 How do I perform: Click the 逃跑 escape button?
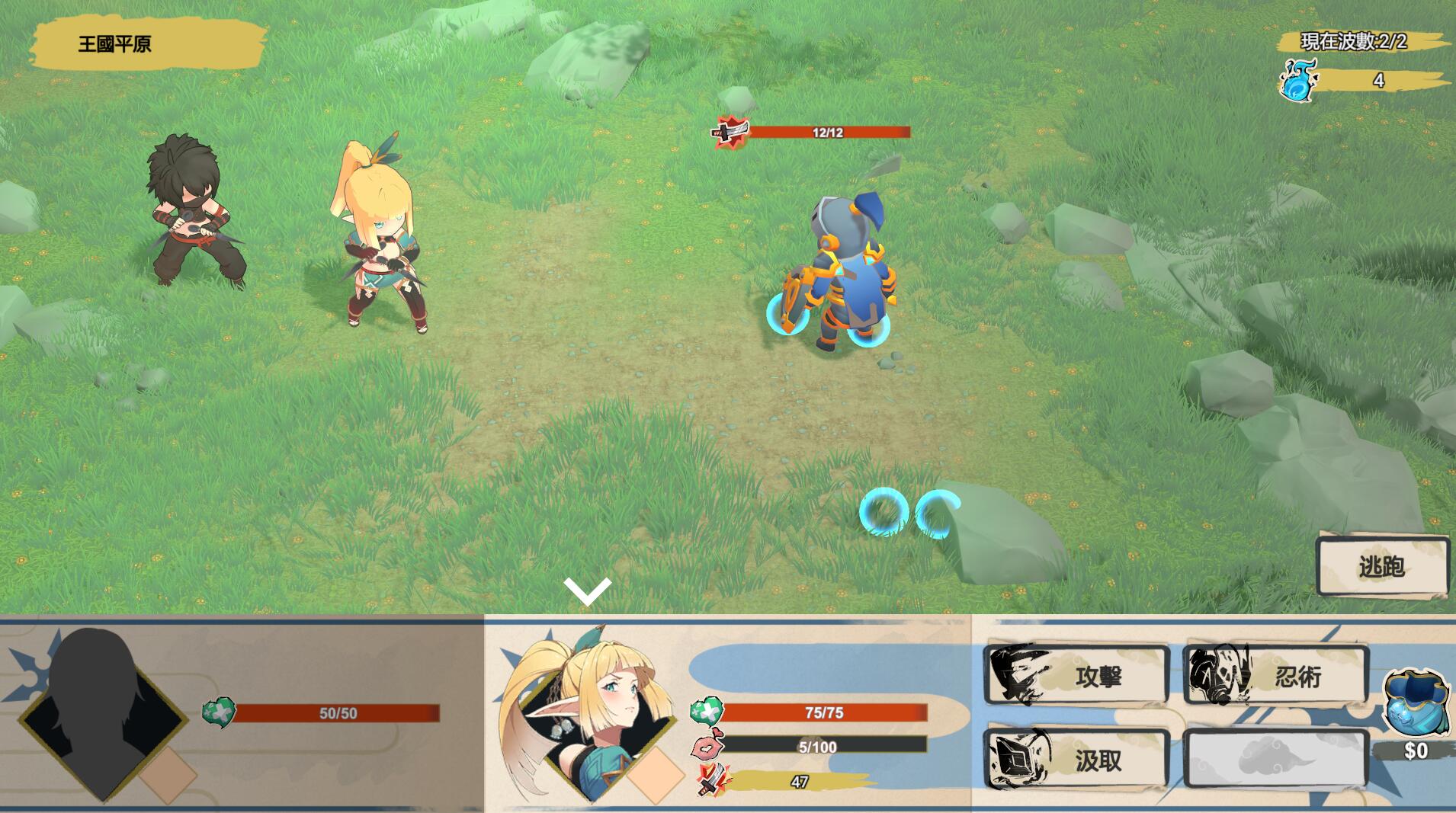(x=1382, y=566)
